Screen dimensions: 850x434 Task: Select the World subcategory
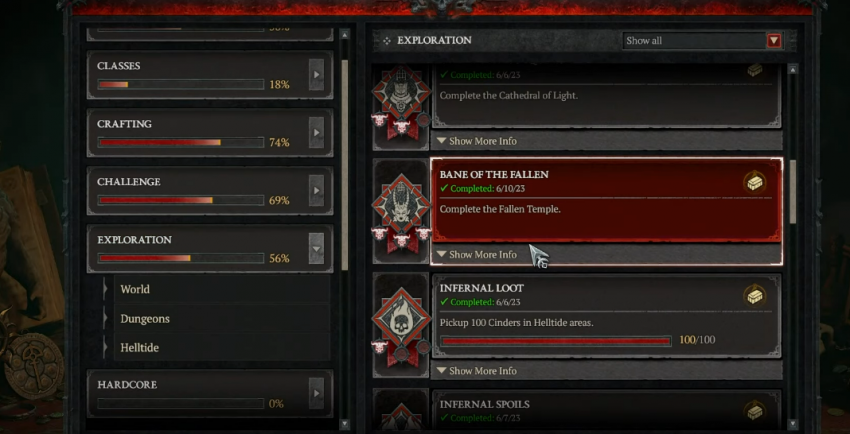[135, 289]
